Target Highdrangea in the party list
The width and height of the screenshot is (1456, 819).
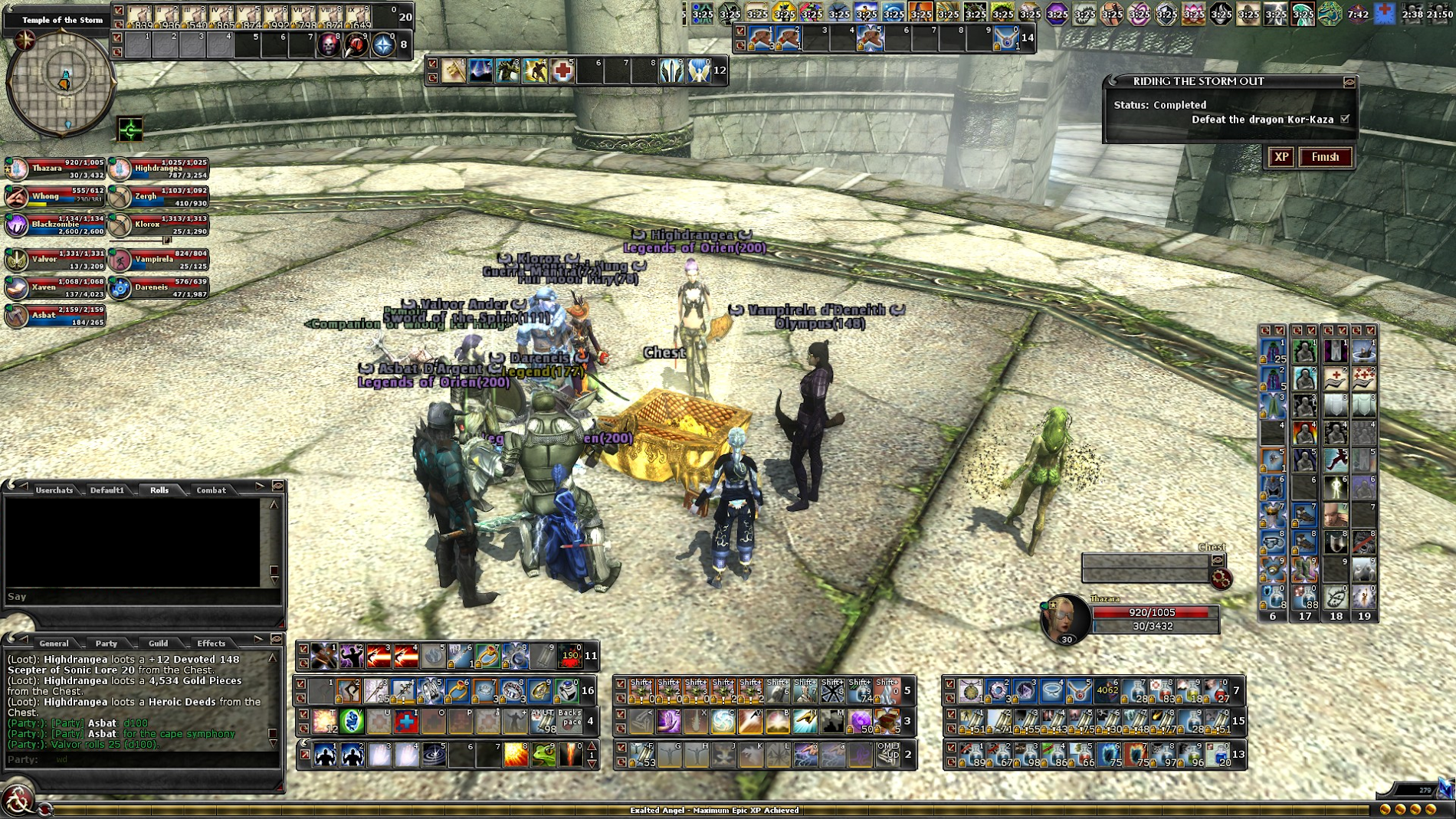tap(158, 169)
